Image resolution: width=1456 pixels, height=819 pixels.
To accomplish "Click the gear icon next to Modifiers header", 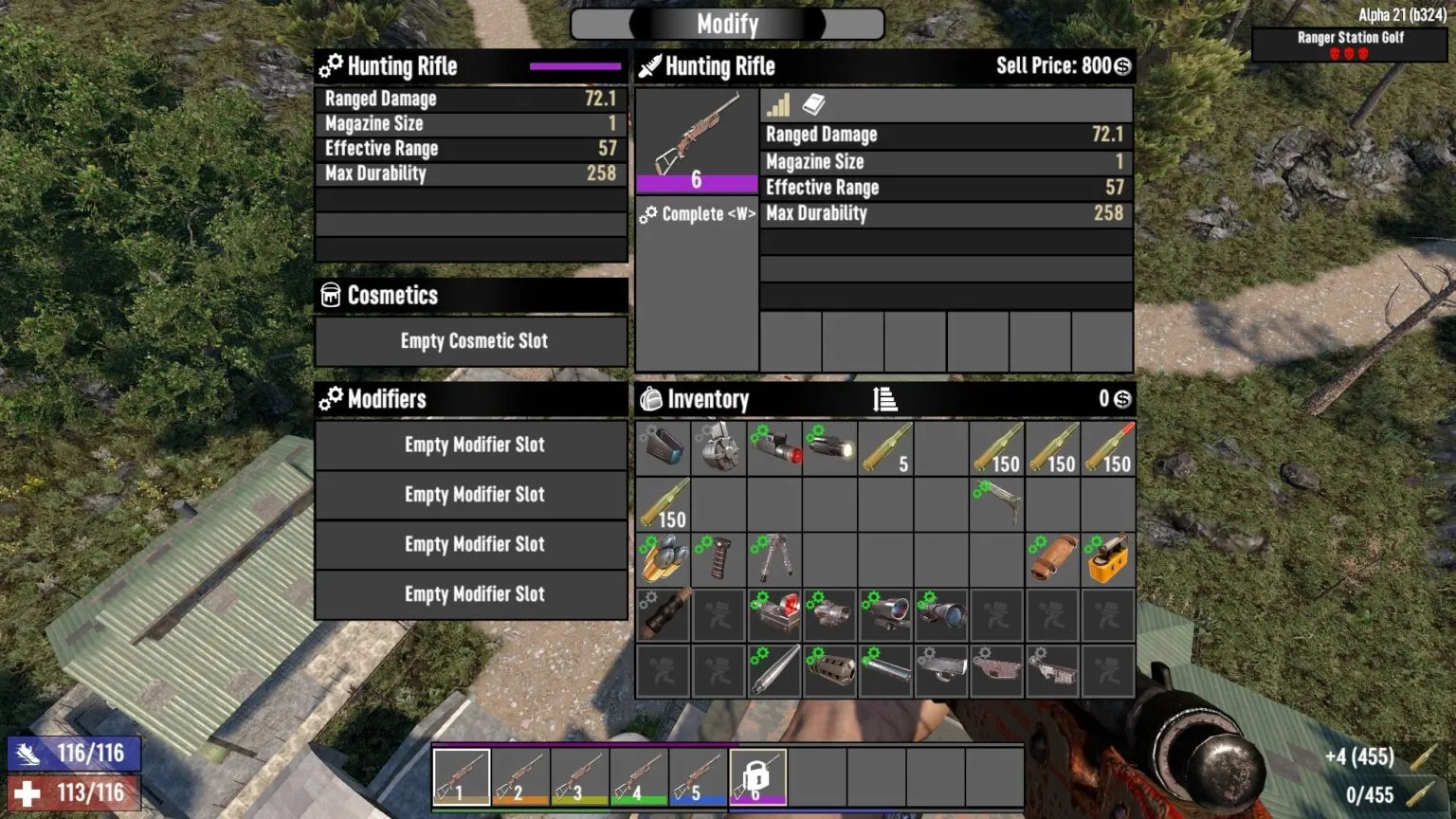I will [x=331, y=398].
